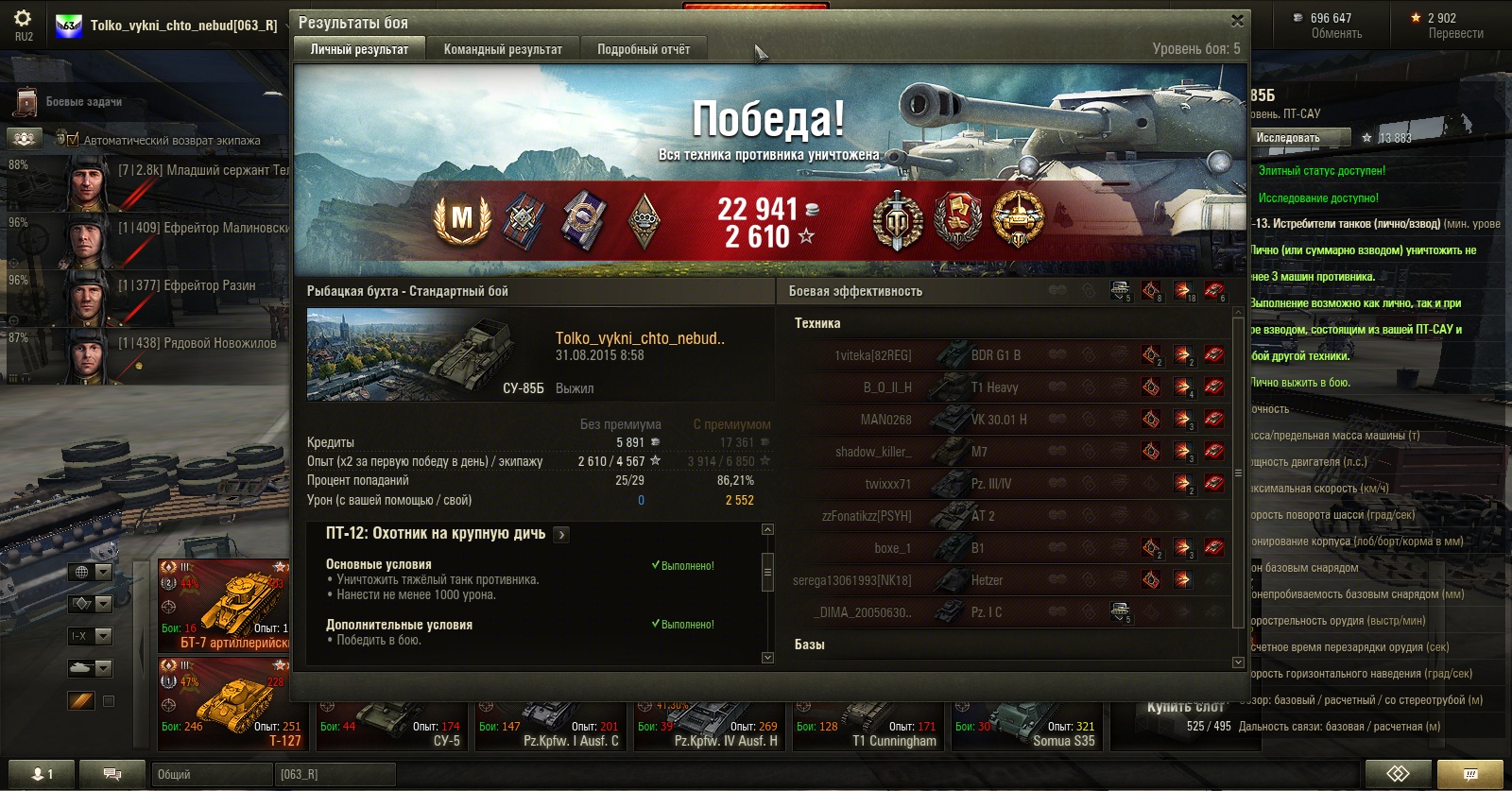
Task: Switch to the Командный результат tab
Action: click(503, 49)
